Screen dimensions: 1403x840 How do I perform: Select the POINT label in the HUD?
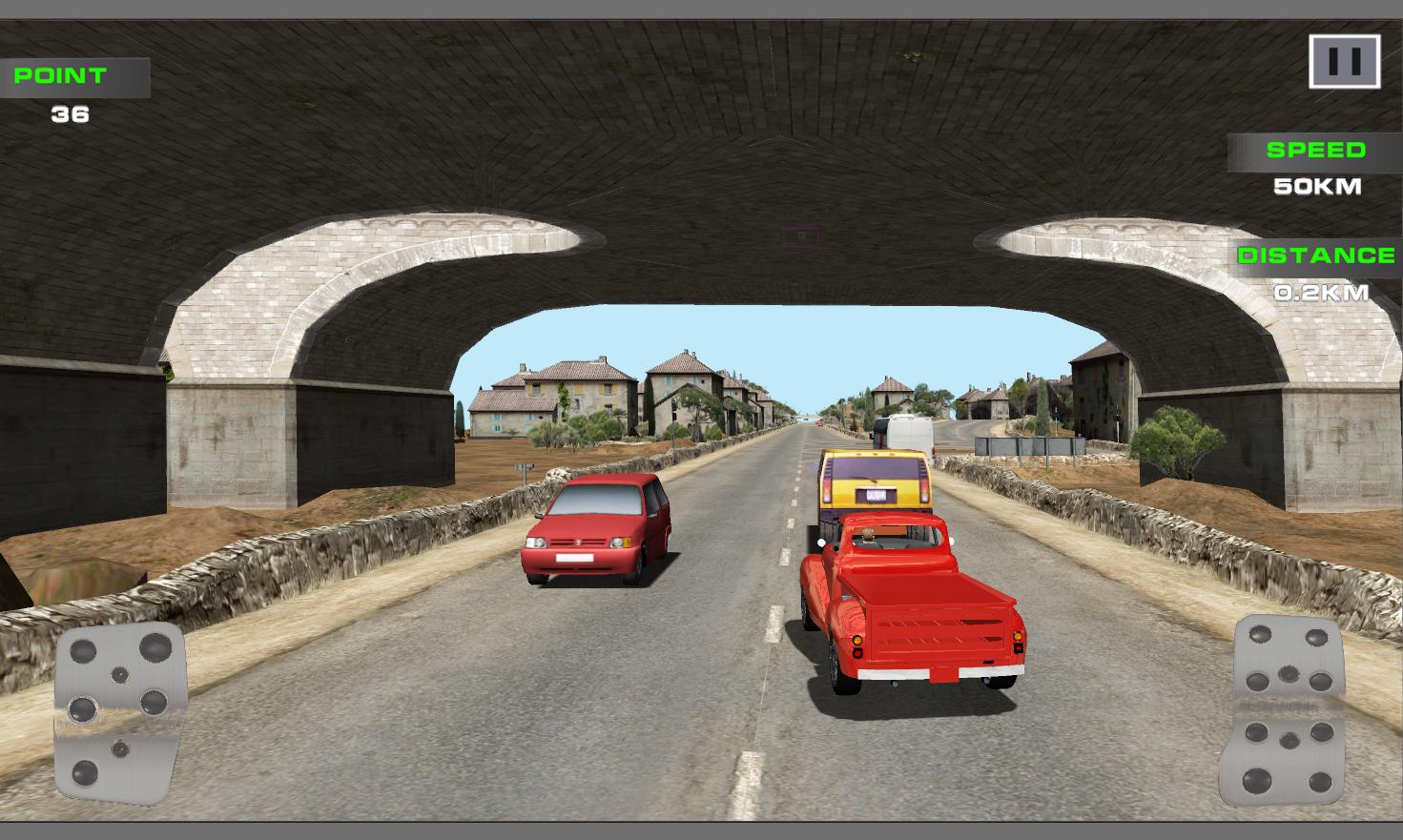59,76
